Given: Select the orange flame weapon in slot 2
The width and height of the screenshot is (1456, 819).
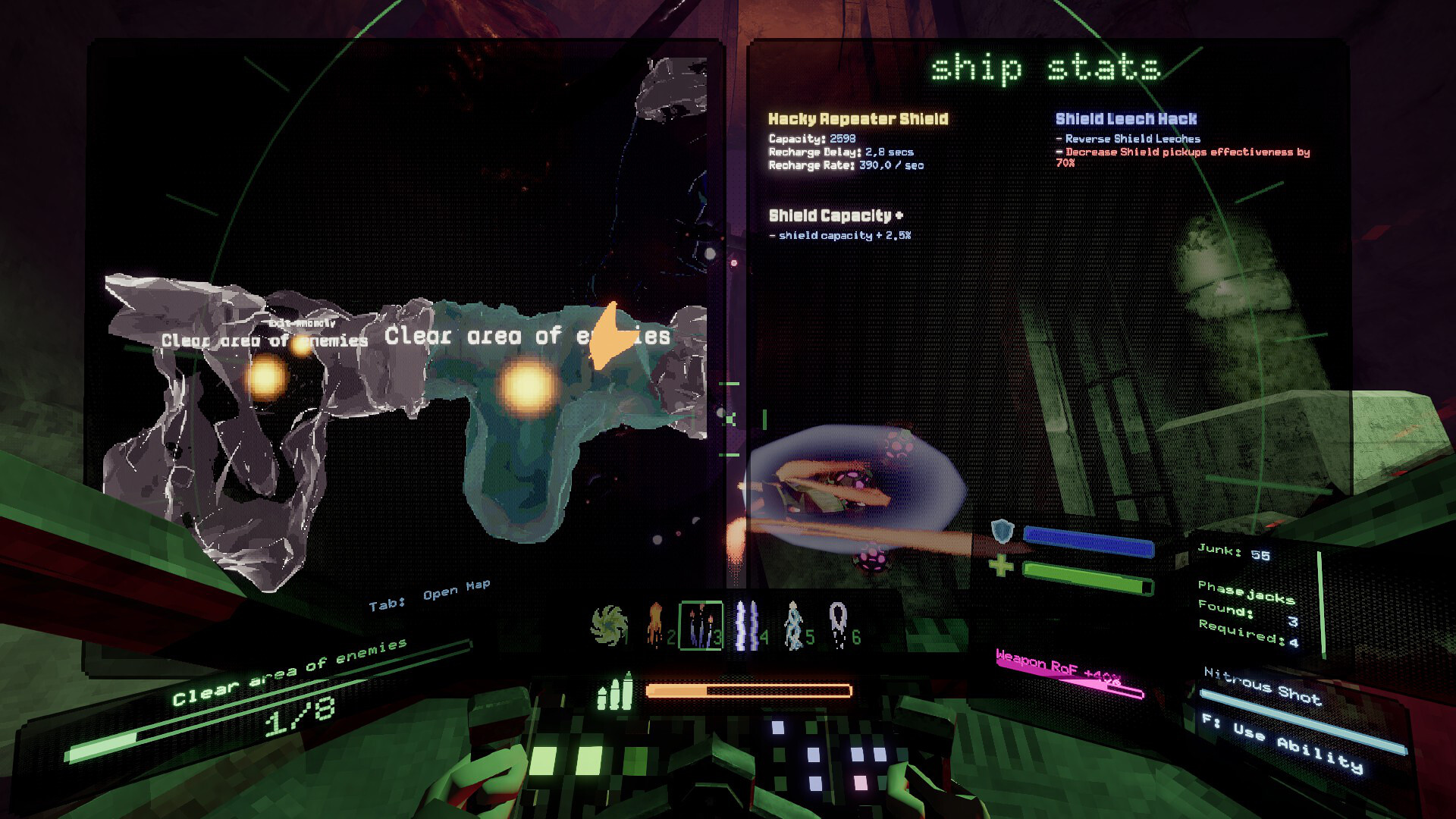Looking at the screenshot, I should tap(656, 623).
